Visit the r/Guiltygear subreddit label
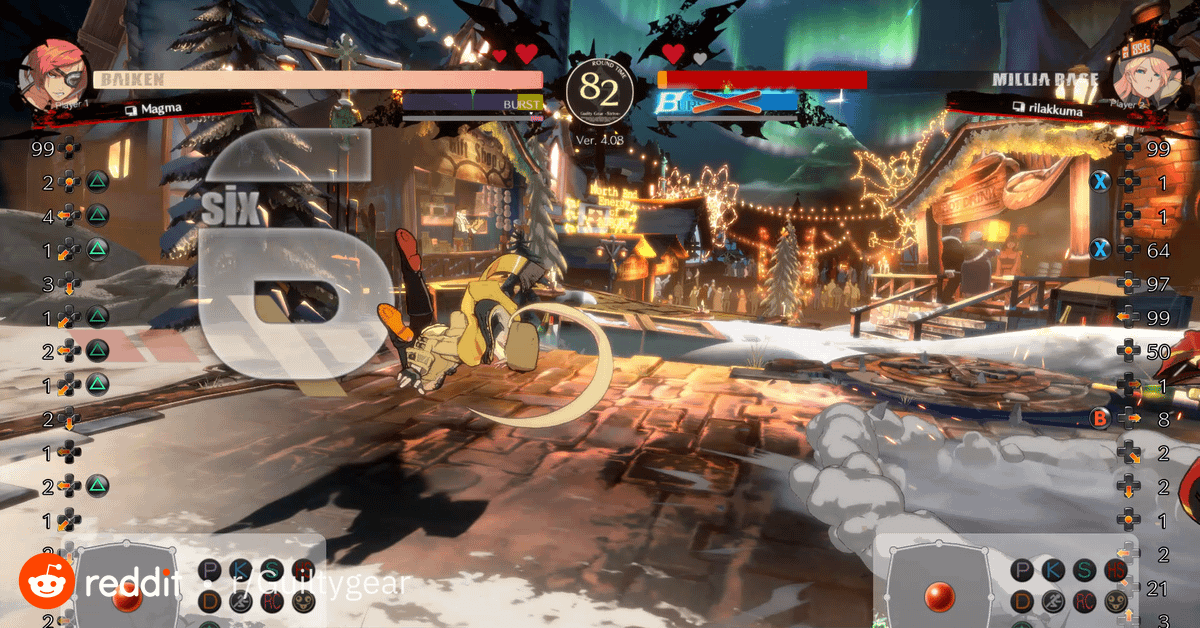This screenshot has width=1200, height=628. pyautogui.click(x=320, y=583)
